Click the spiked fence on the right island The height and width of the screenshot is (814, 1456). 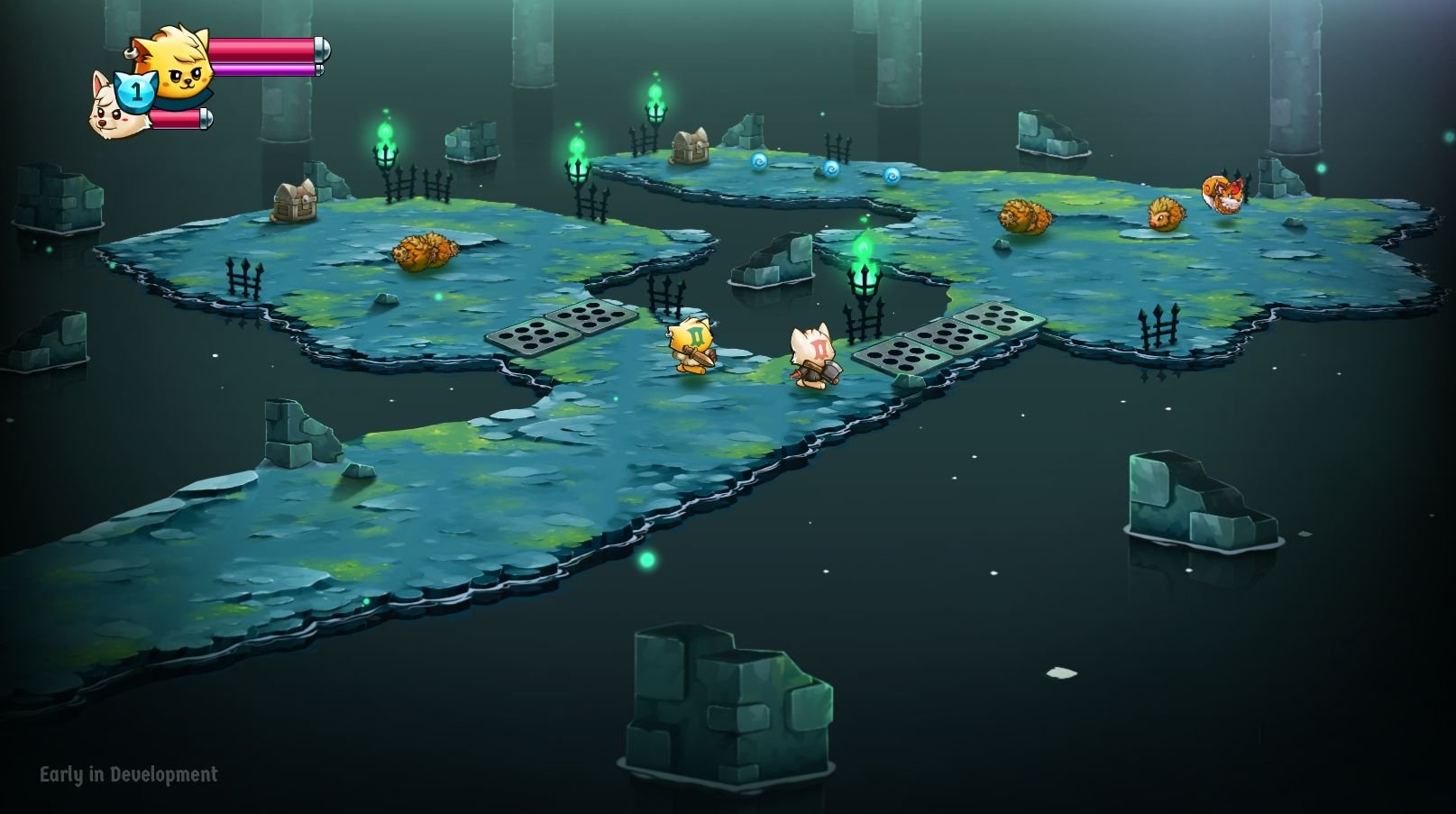1158,323
